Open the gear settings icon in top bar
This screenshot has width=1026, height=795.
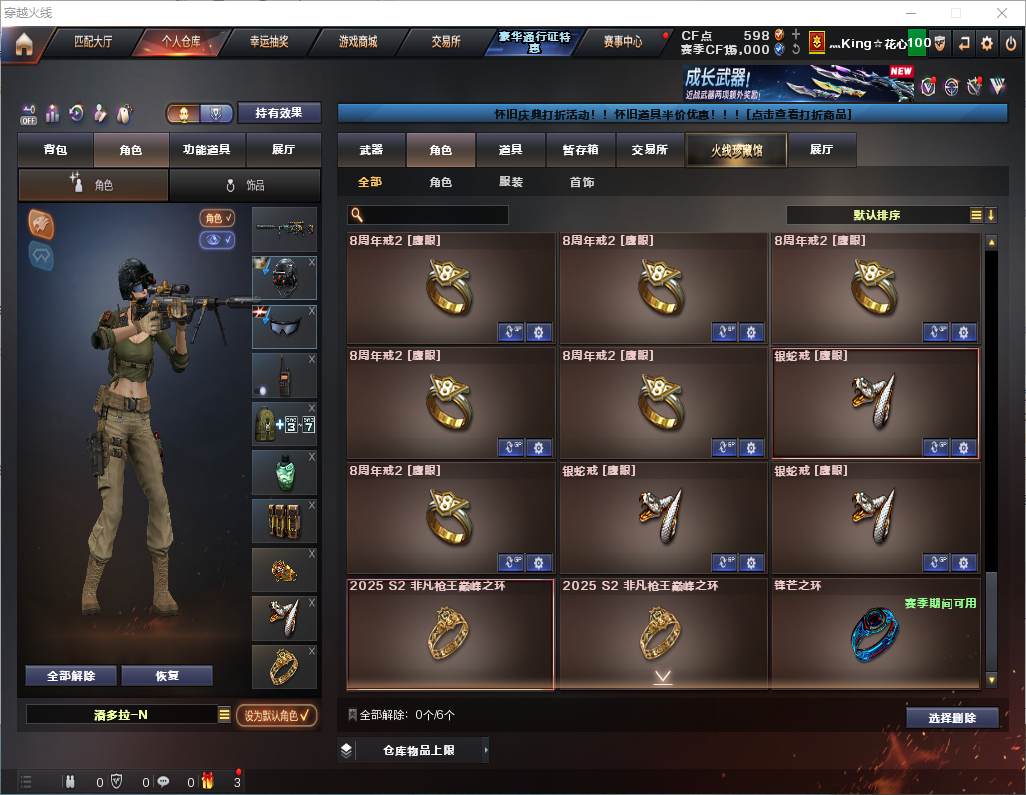click(x=987, y=43)
